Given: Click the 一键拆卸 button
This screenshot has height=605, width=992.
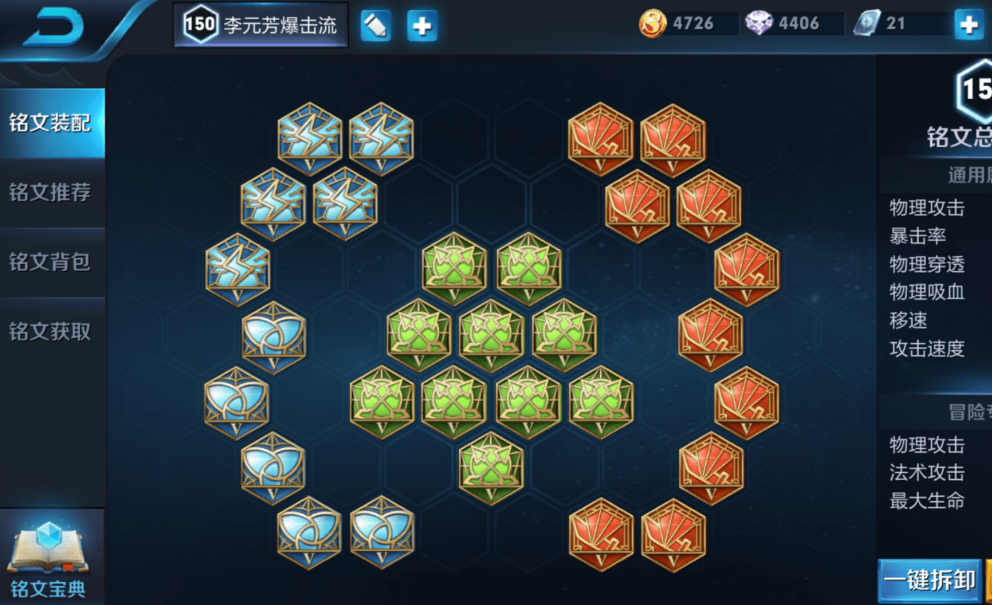Looking at the screenshot, I should click(929, 581).
